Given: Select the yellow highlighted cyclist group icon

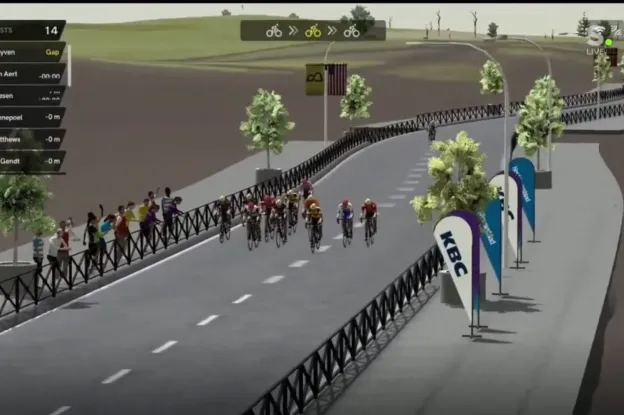Looking at the screenshot, I should [313, 31].
